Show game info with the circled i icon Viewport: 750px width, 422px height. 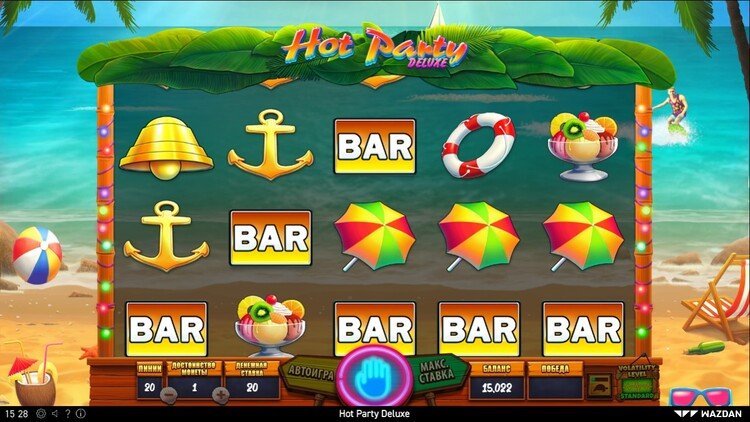83,413
